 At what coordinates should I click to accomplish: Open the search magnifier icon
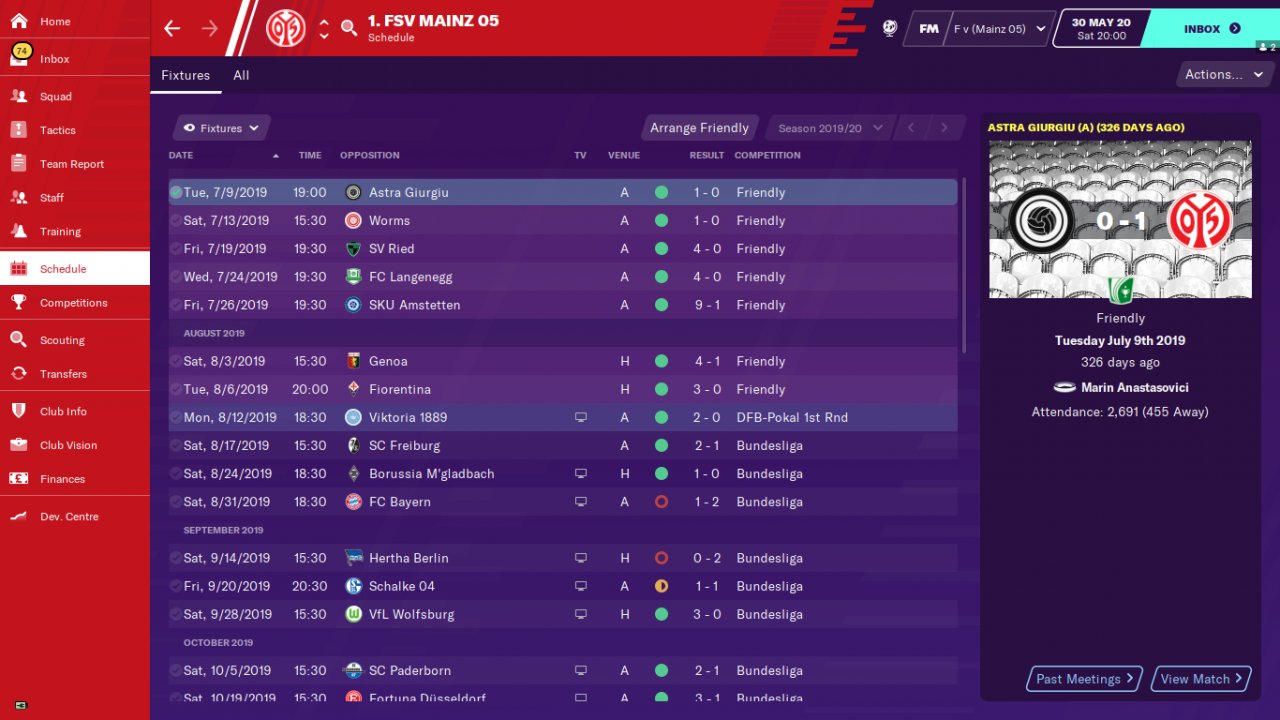pyautogui.click(x=349, y=28)
